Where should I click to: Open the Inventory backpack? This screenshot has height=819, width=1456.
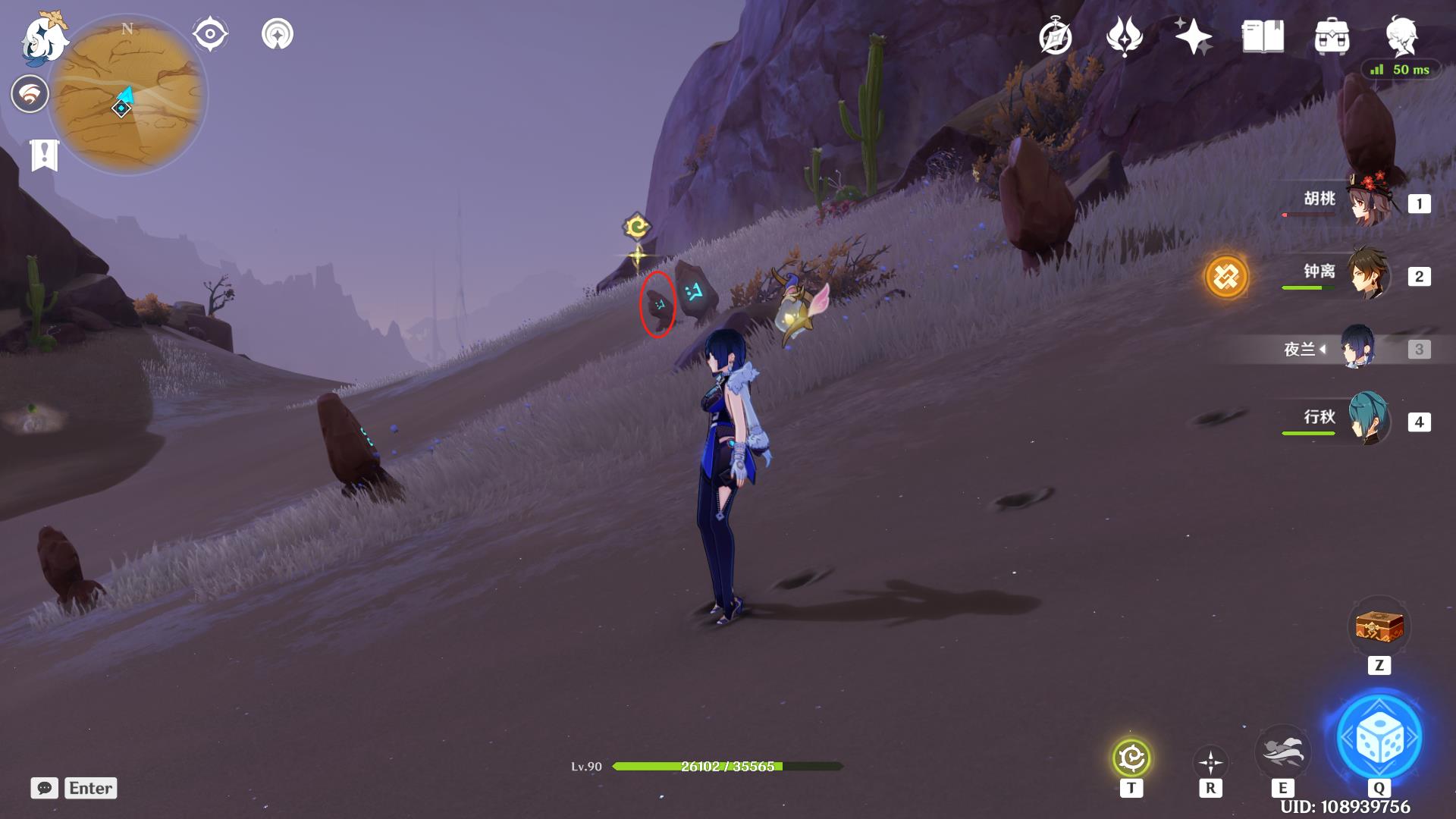click(1332, 37)
